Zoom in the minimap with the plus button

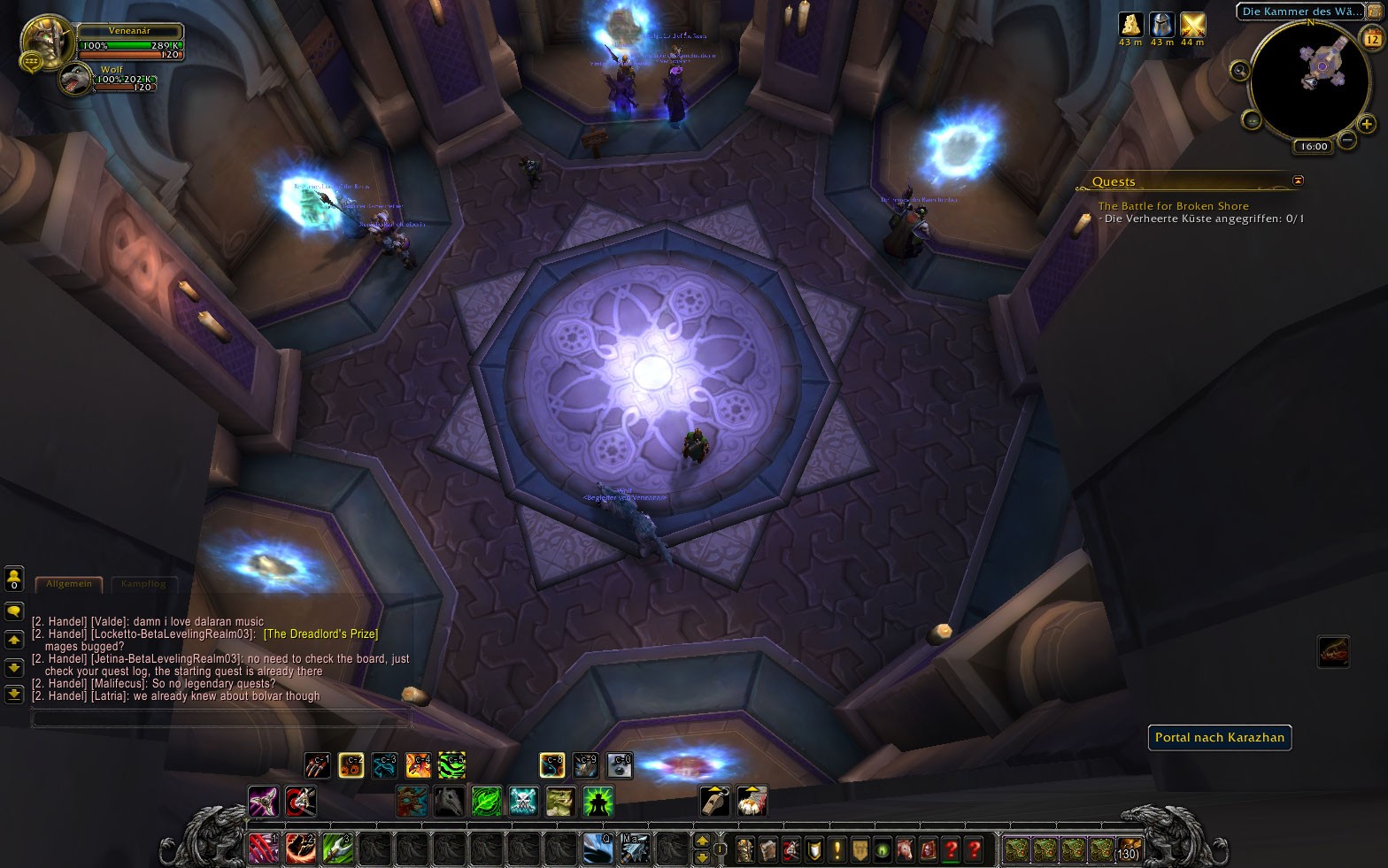coord(1367,124)
